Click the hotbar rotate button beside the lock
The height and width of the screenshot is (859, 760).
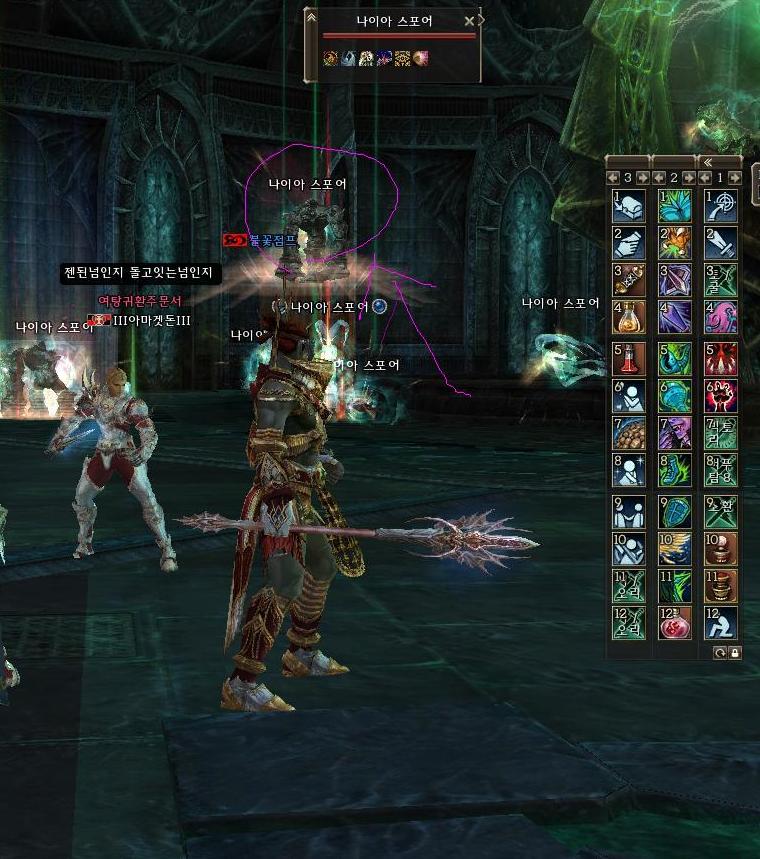click(x=720, y=652)
